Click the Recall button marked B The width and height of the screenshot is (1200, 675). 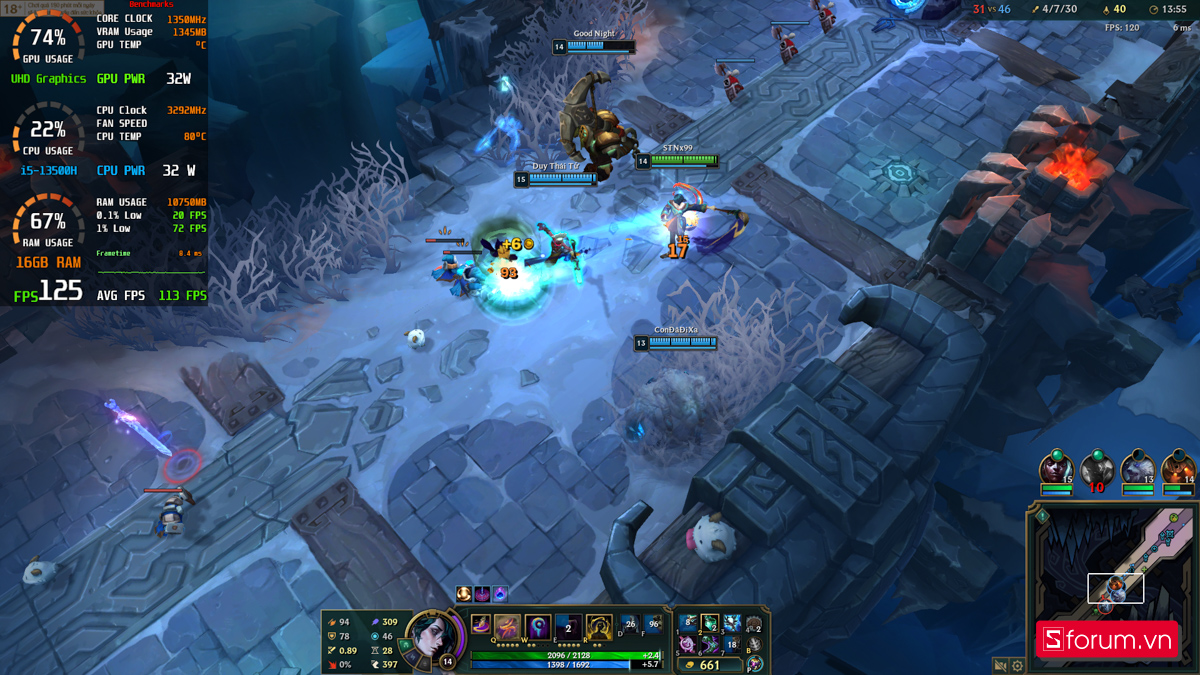[755, 645]
